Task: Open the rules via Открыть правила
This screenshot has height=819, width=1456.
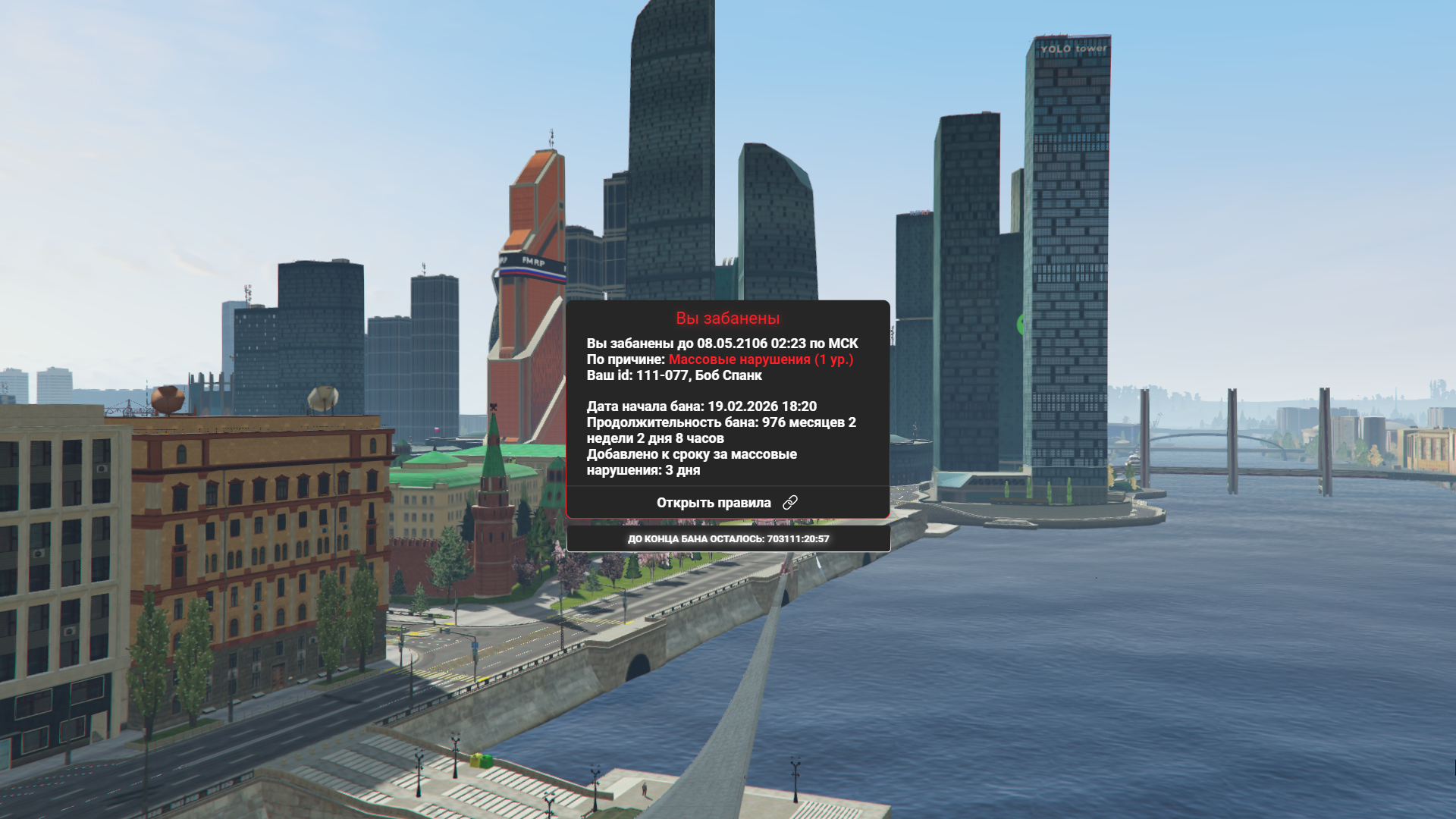Action: point(726,503)
